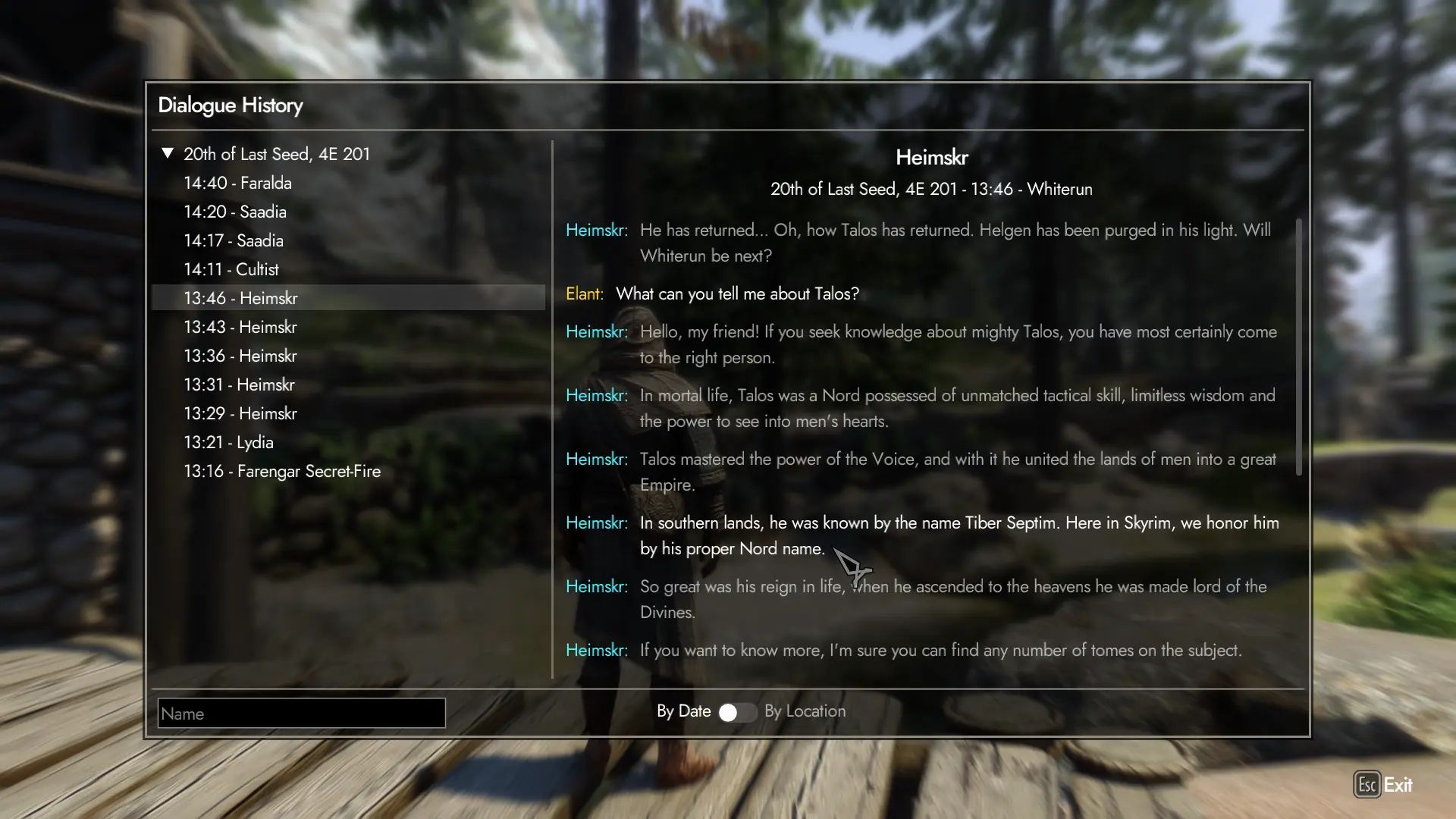Screen dimensions: 1456x819
Task: View the 13:36 Heimskr dialogue
Action: 241,355
